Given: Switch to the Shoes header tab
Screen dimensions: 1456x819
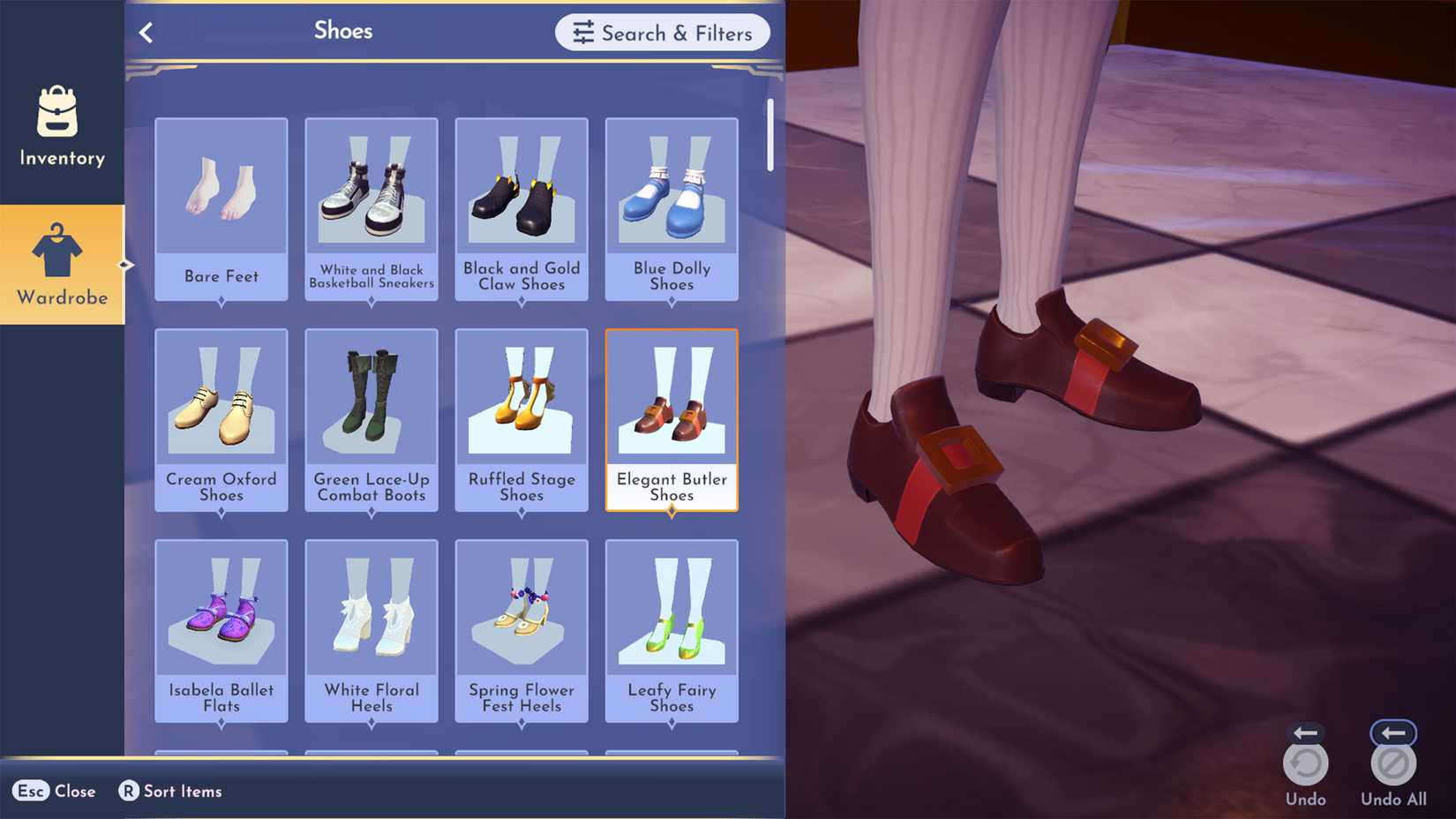Looking at the screenshot, I should [x=343, y=31].
